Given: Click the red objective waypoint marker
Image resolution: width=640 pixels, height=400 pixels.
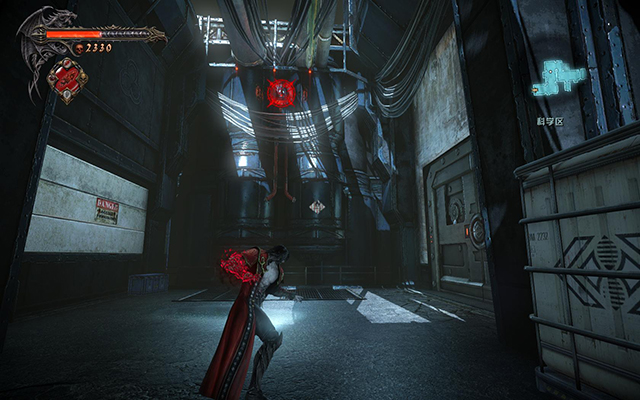Looking at the screenshot, I should (280, 93).
